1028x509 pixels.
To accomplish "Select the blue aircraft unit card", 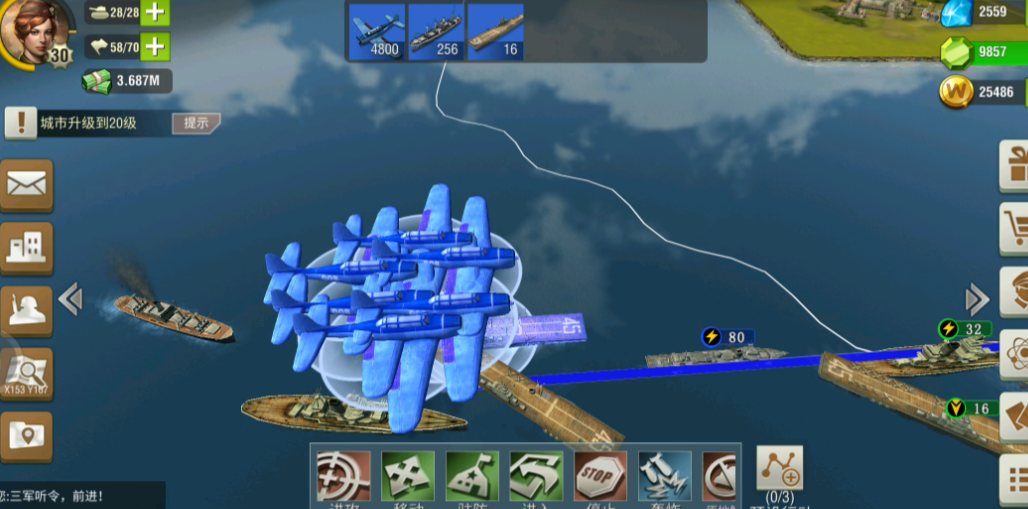I will [x=377, y=31].
